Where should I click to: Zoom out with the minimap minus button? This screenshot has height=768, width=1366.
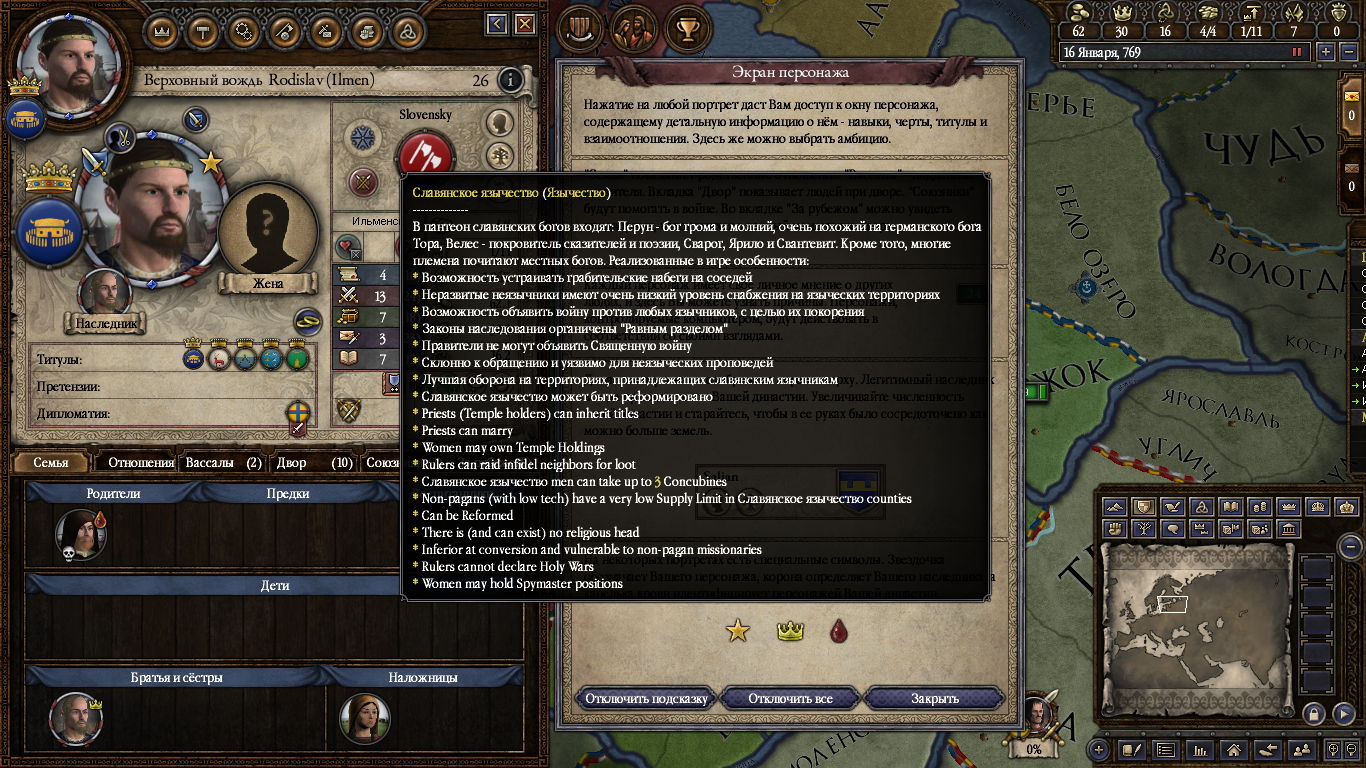coord(1351,547)
